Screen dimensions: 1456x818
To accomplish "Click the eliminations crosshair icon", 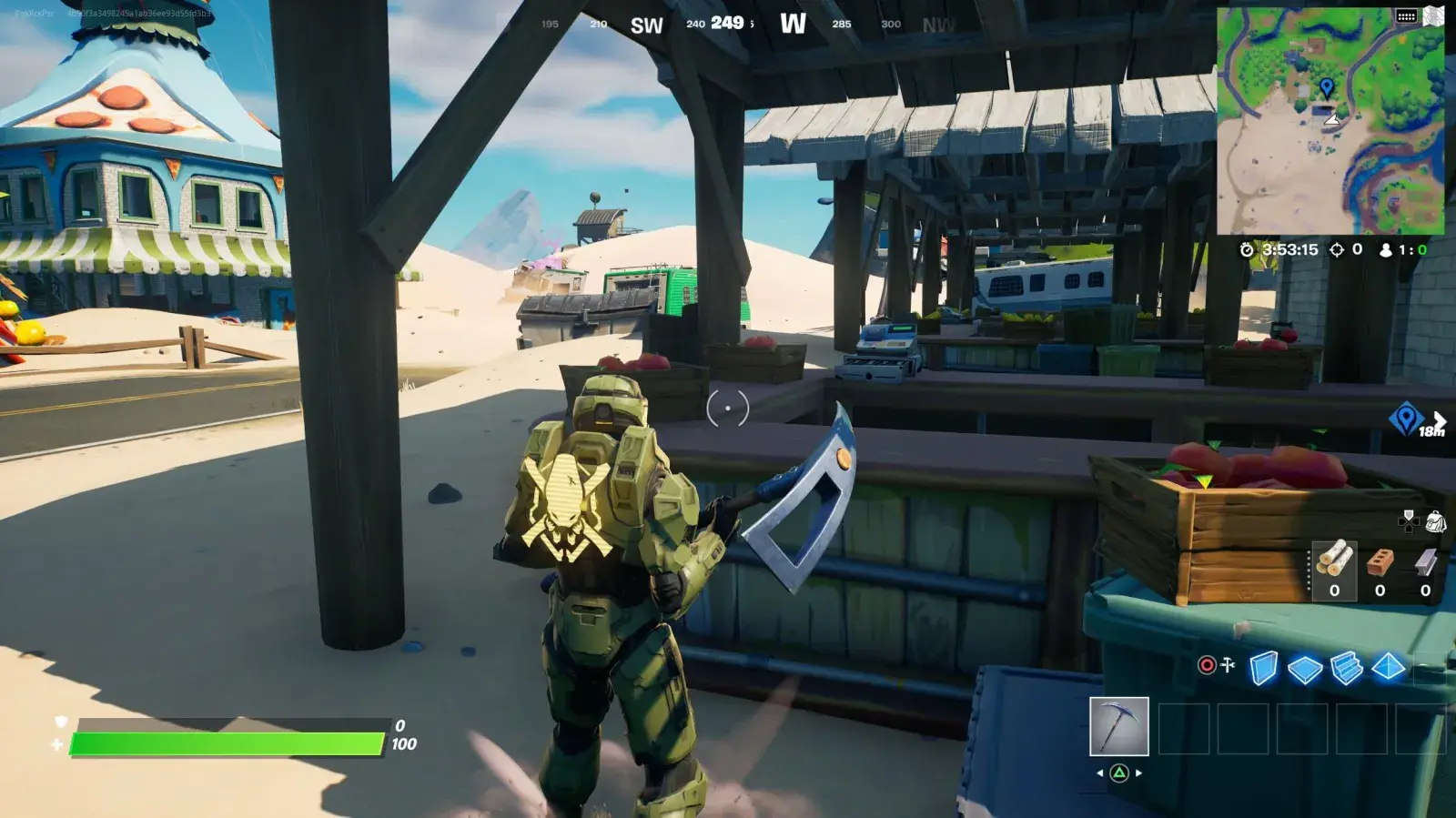I will point(1338,250).
